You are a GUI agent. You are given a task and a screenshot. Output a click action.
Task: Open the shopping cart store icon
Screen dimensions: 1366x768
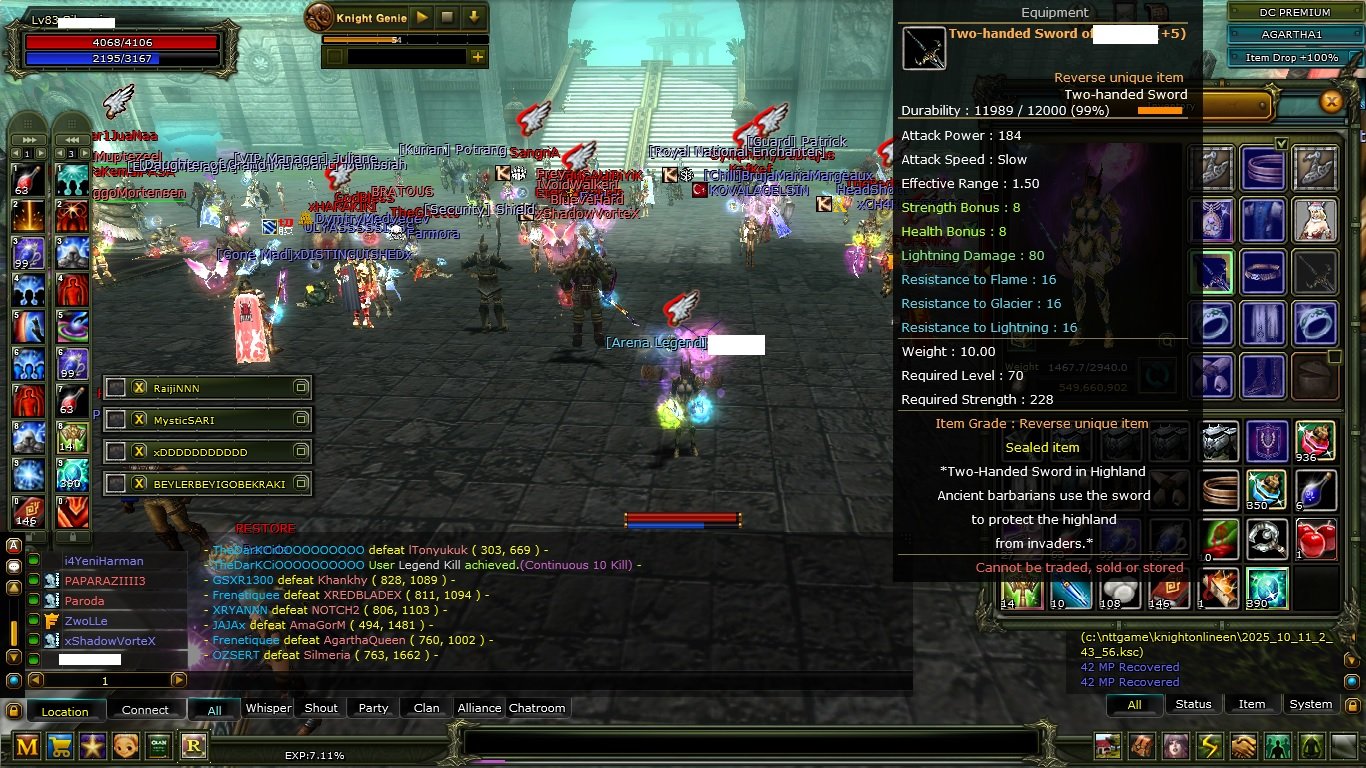click(60, 745)
